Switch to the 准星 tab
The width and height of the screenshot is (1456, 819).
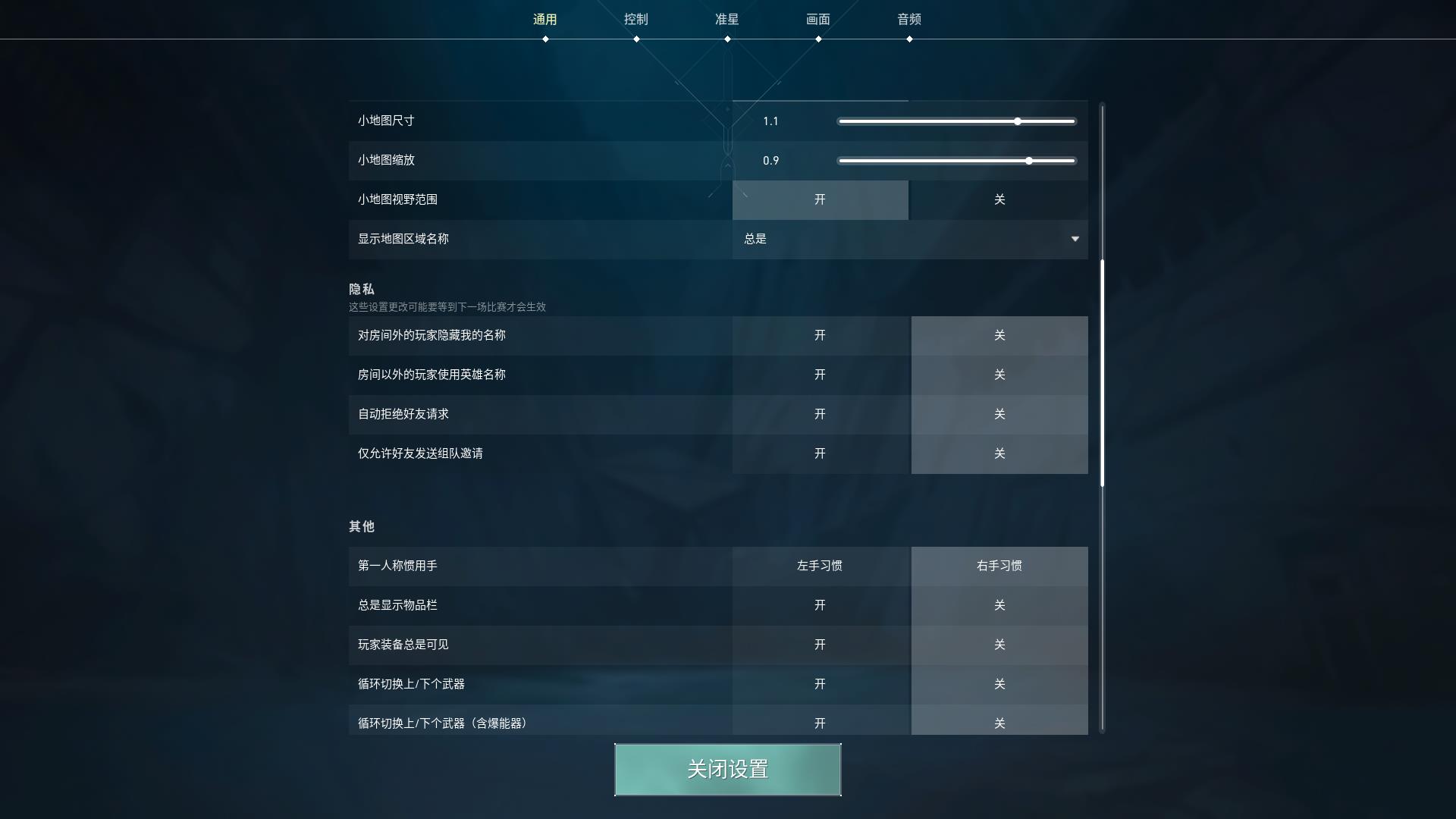click(x=727, y=19)
